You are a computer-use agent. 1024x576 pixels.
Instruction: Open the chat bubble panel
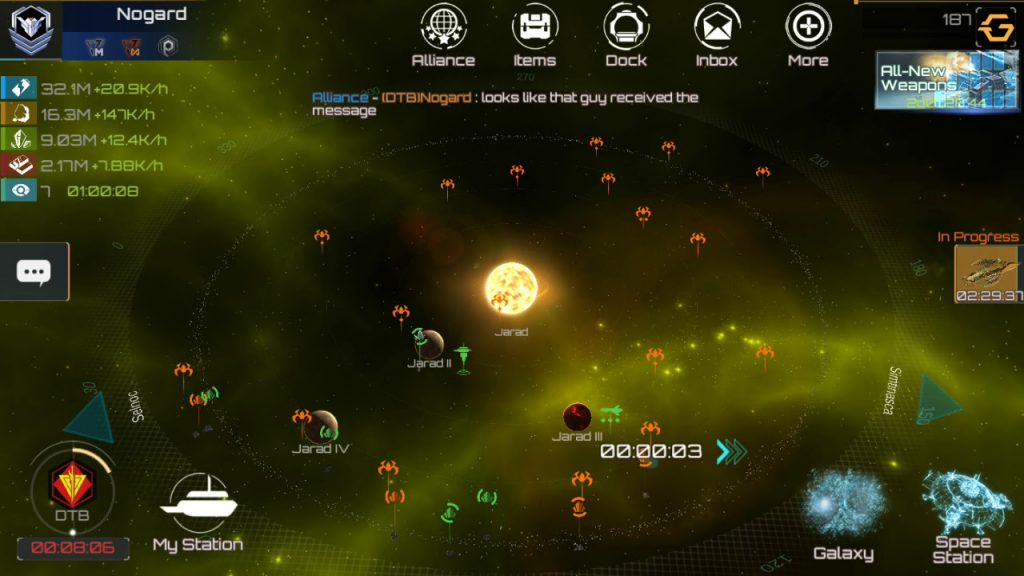click(34, 271)
